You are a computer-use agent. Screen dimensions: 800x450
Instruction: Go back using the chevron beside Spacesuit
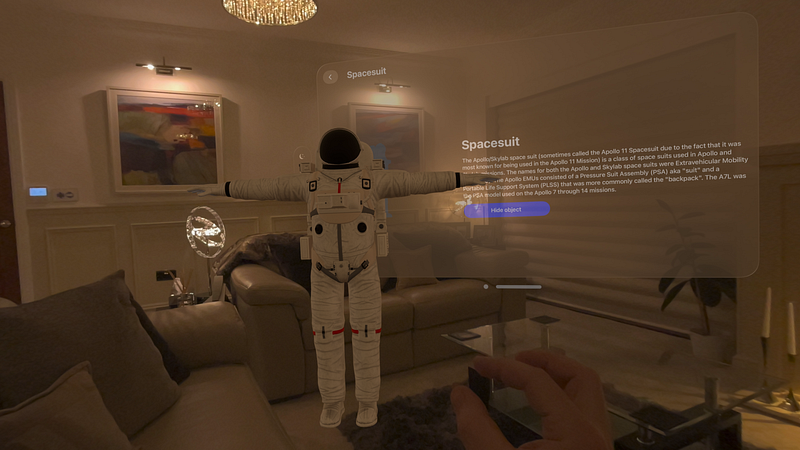click(330, 76)
